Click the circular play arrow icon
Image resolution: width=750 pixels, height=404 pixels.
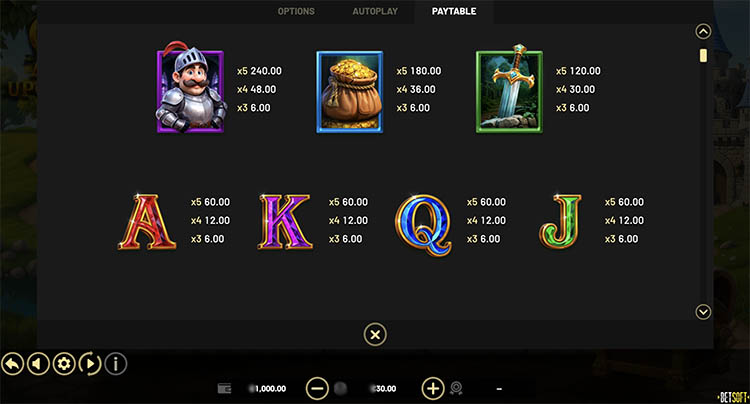click(89, 363)
